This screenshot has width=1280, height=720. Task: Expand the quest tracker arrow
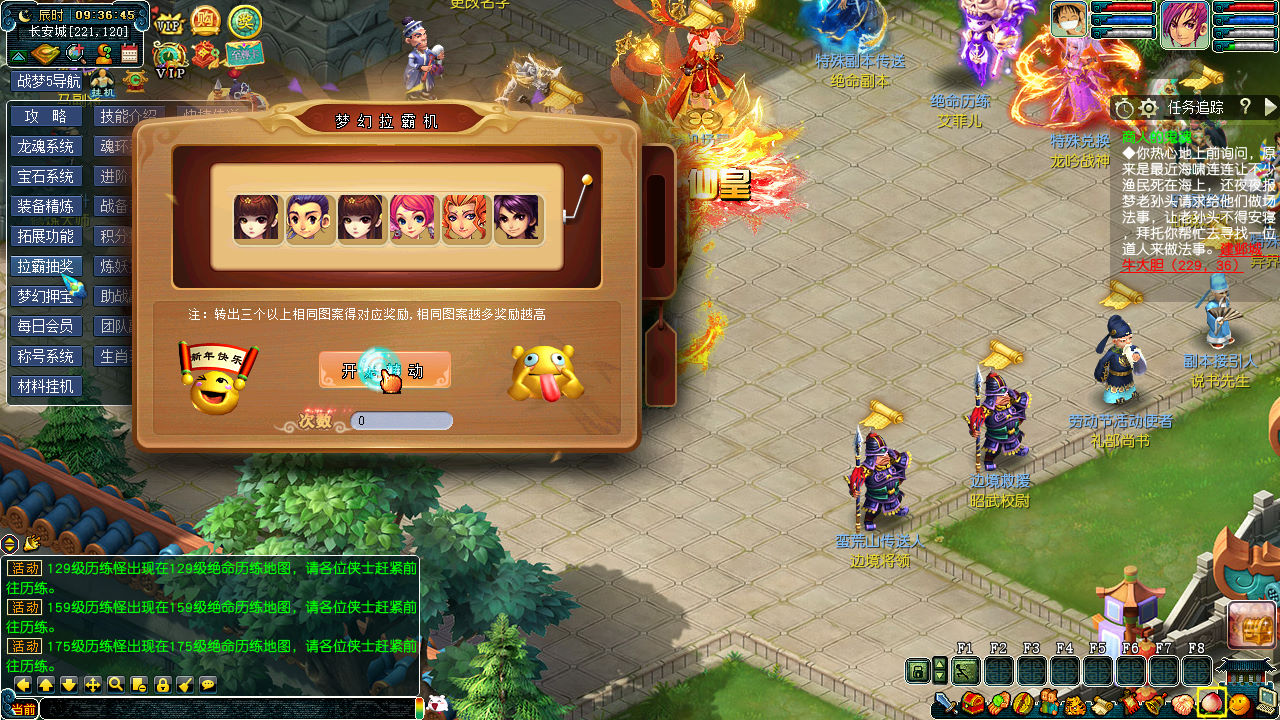[1270, 106]
